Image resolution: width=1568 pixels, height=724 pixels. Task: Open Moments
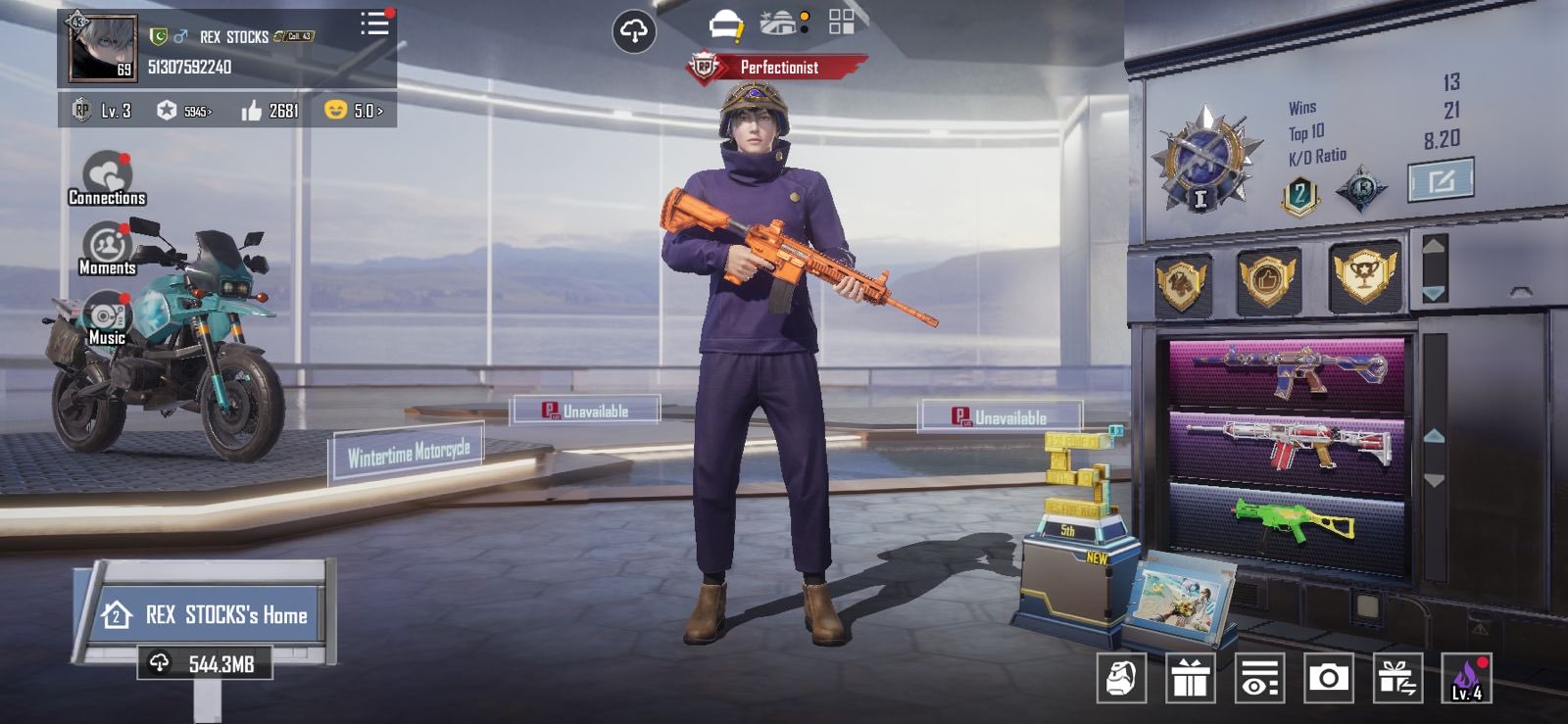pos(107,249)
